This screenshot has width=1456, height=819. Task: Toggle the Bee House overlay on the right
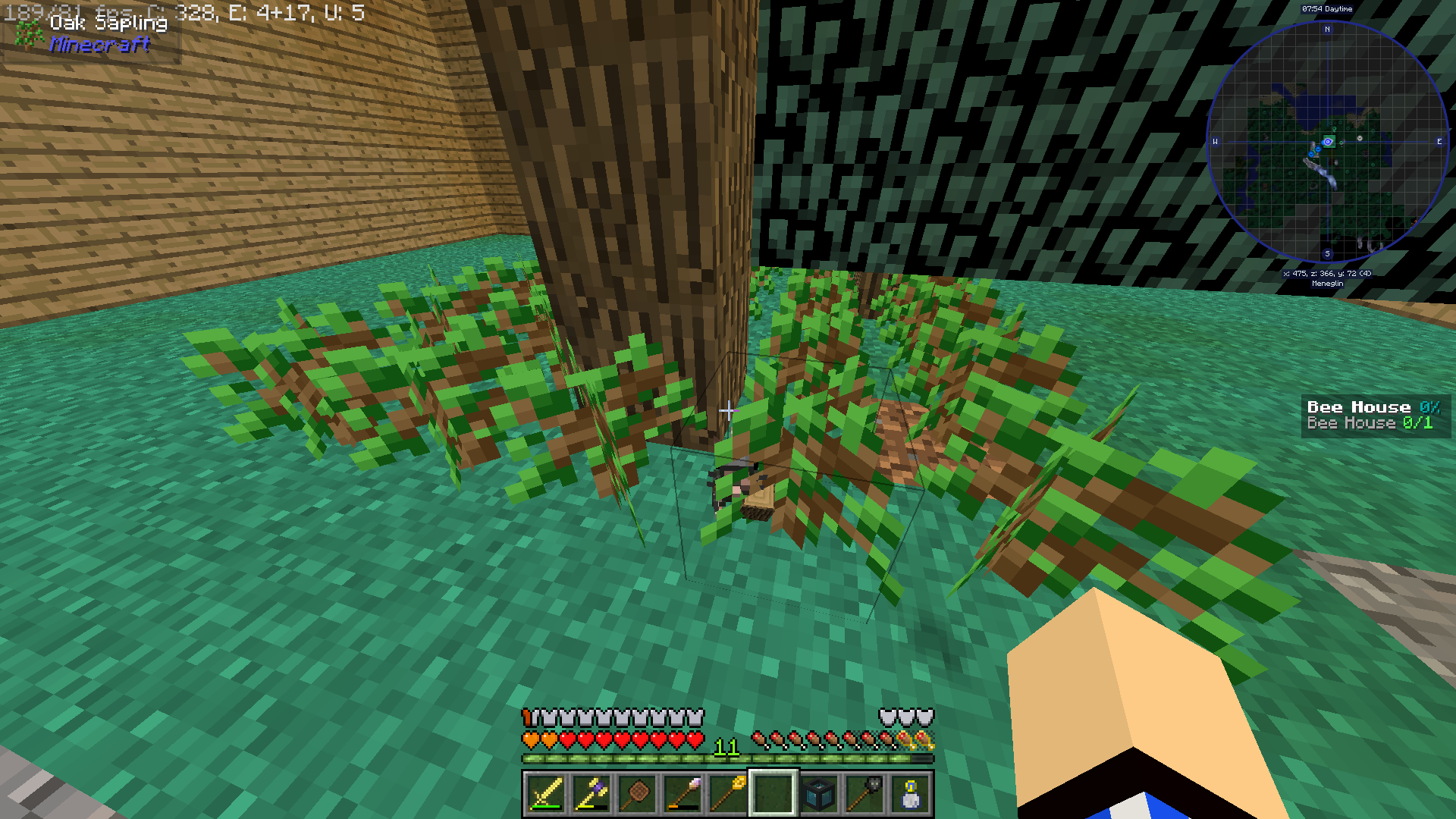click(1375, 406)
